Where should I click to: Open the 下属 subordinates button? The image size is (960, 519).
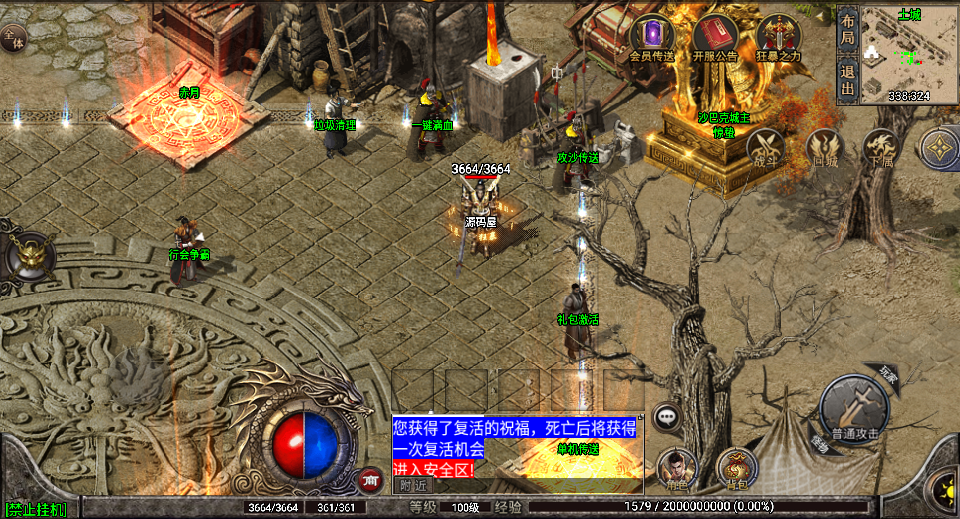[x=880, y=148]
